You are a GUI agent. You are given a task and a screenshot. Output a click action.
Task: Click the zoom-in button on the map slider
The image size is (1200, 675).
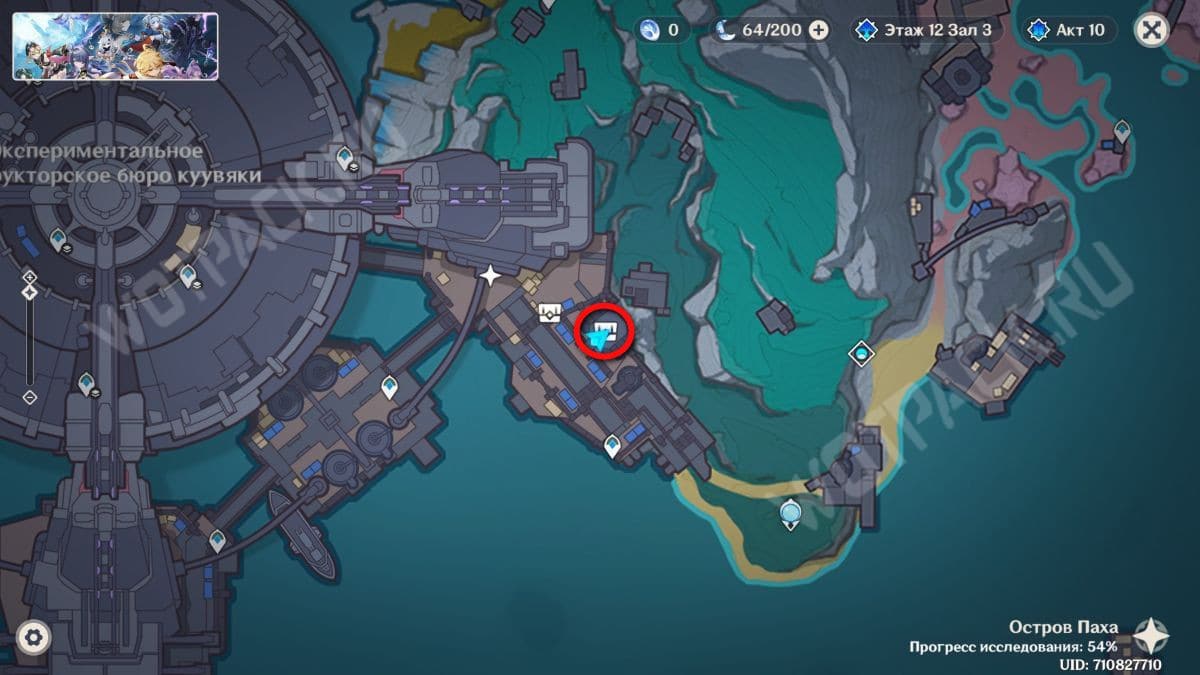tap(30, 276)
